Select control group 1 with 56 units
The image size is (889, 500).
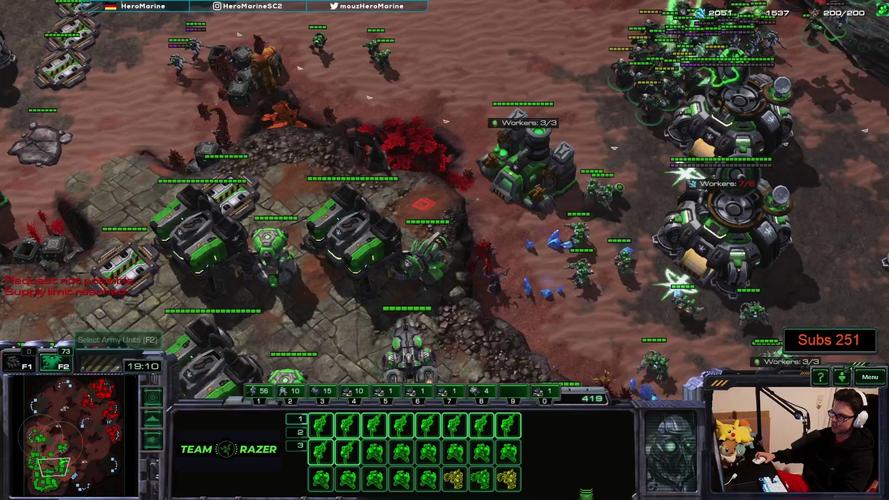[259, 392]
